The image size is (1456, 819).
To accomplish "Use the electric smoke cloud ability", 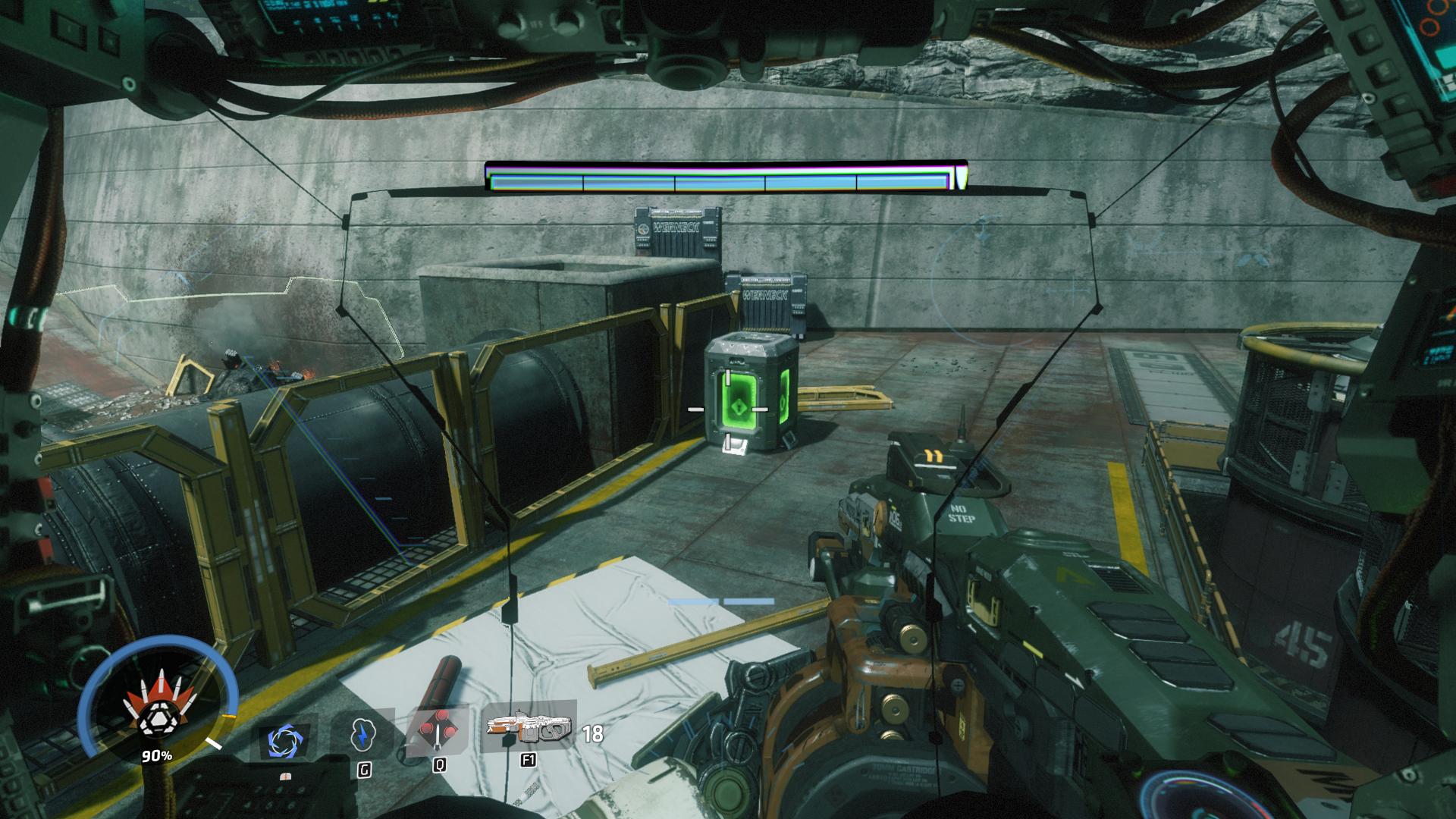I will (364, 735).
